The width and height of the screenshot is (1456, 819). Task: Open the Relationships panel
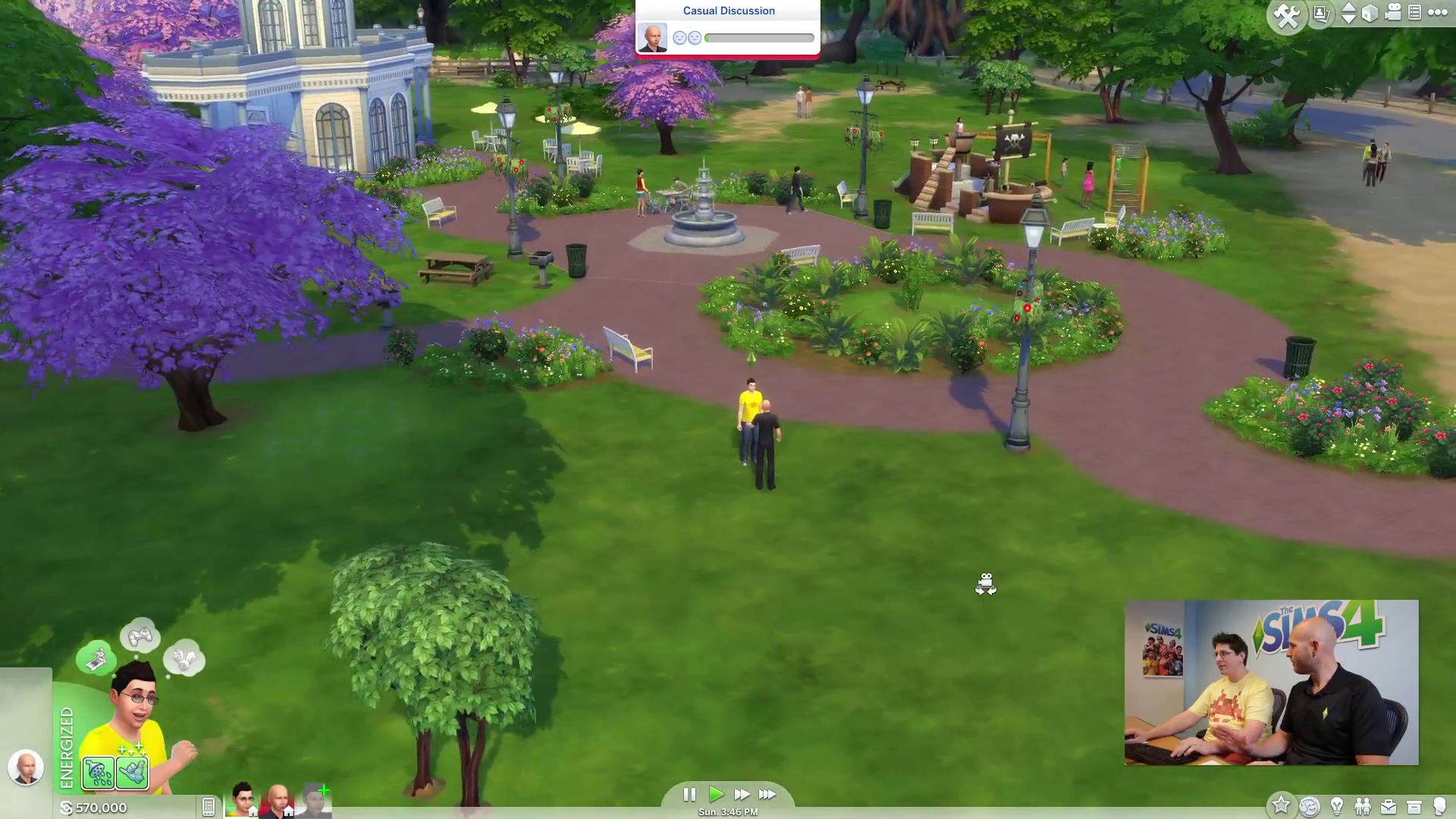coord(1363,806)
